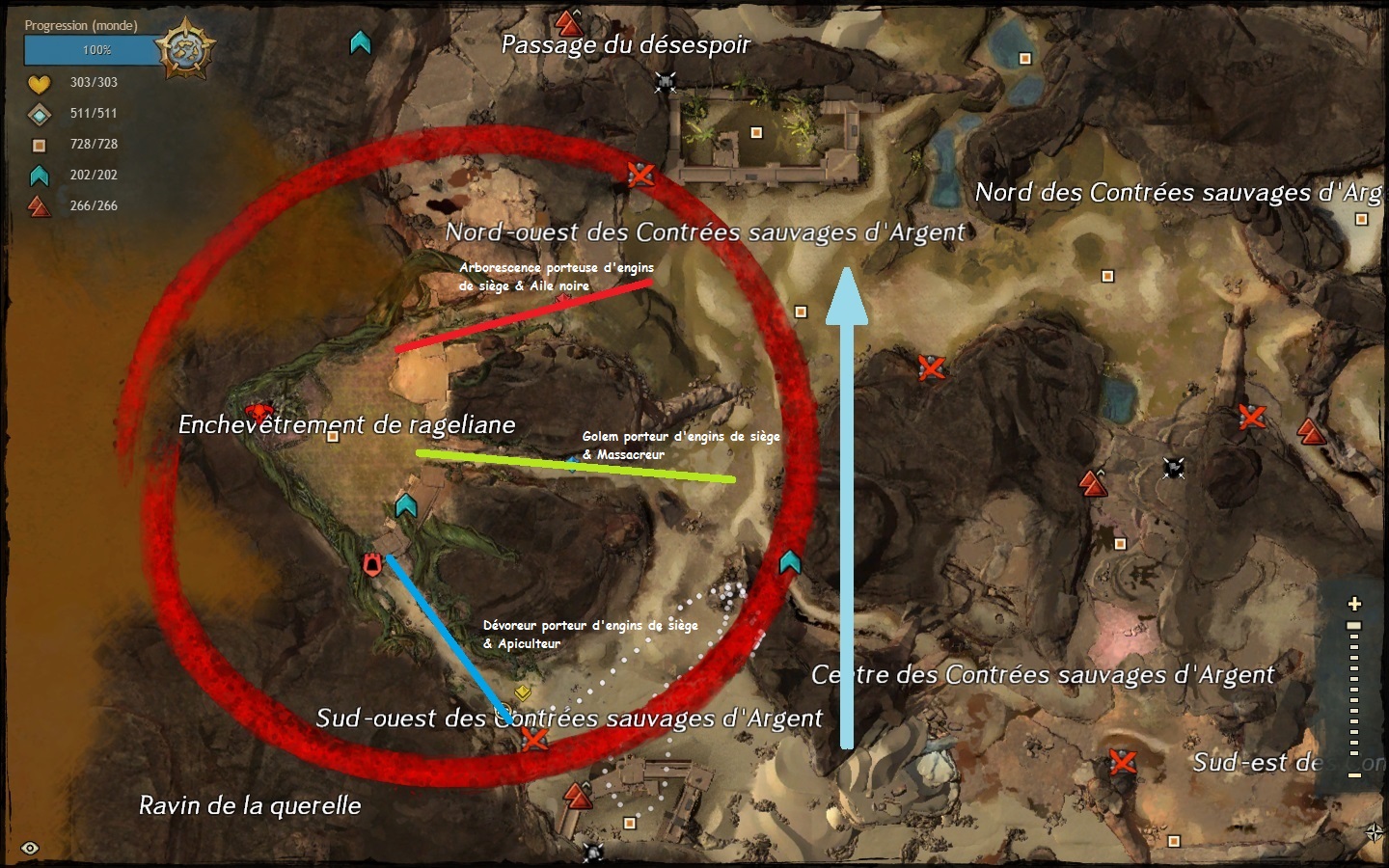Click the zoom level slider handle on the right
1389x868 pixels.
[1354, 625]
